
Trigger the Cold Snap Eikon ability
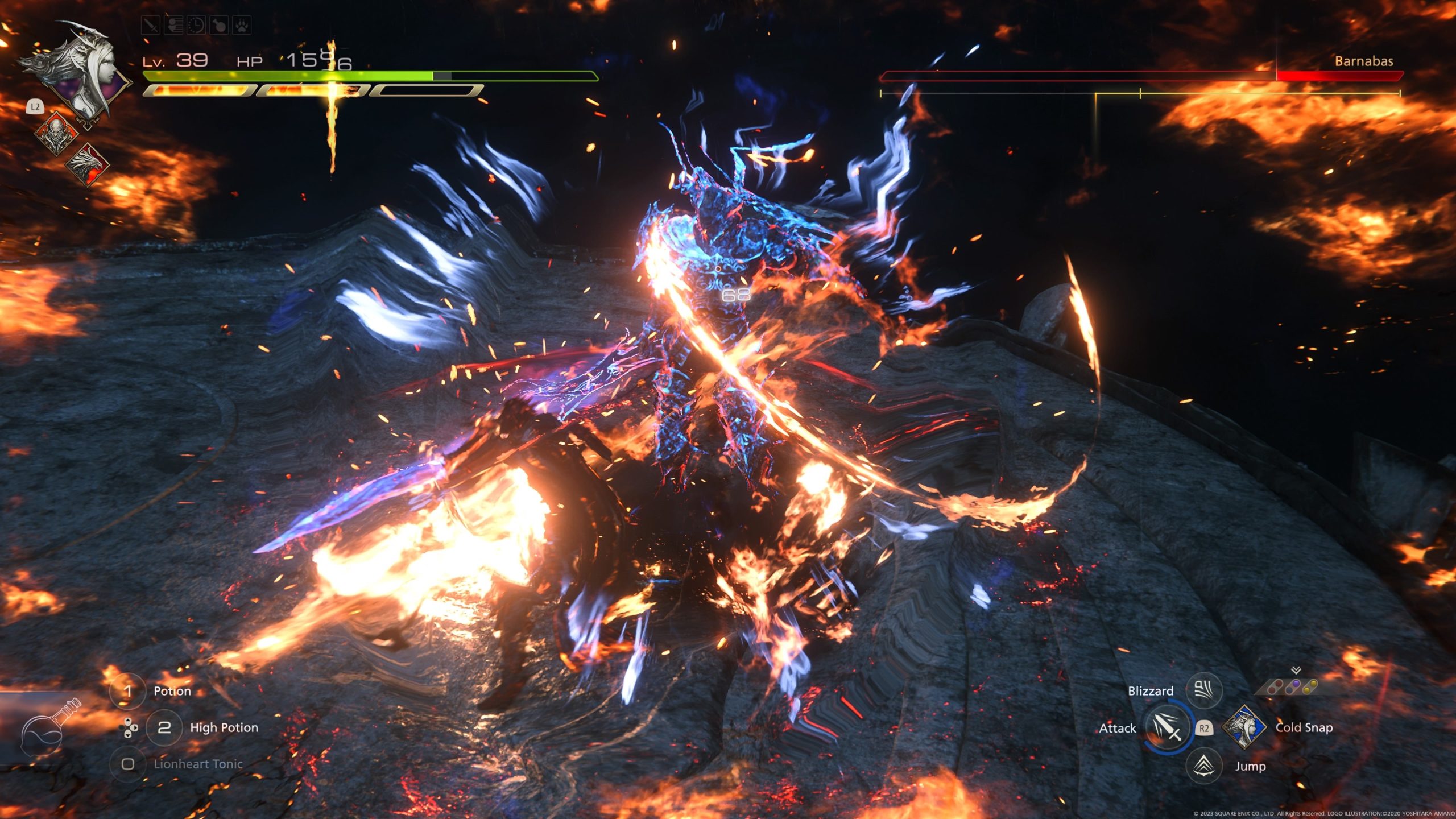[1244, 727]
